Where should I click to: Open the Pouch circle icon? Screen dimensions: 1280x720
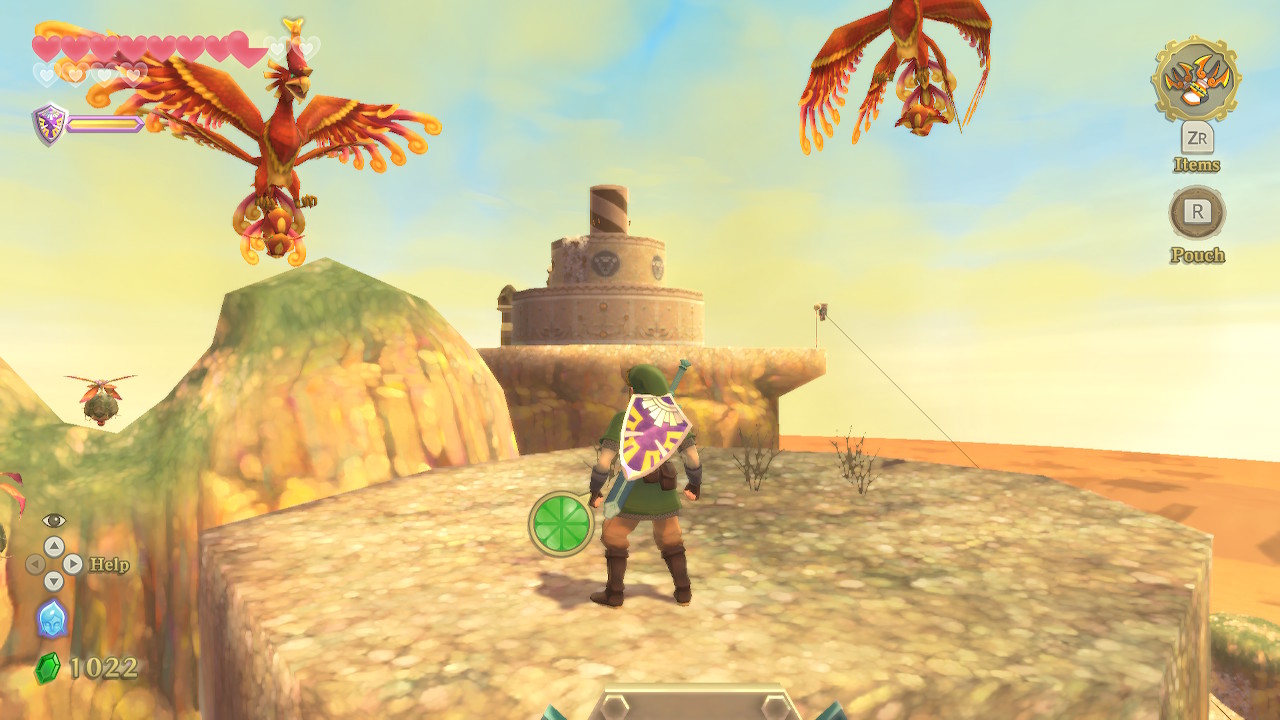tap(1197, 212)
